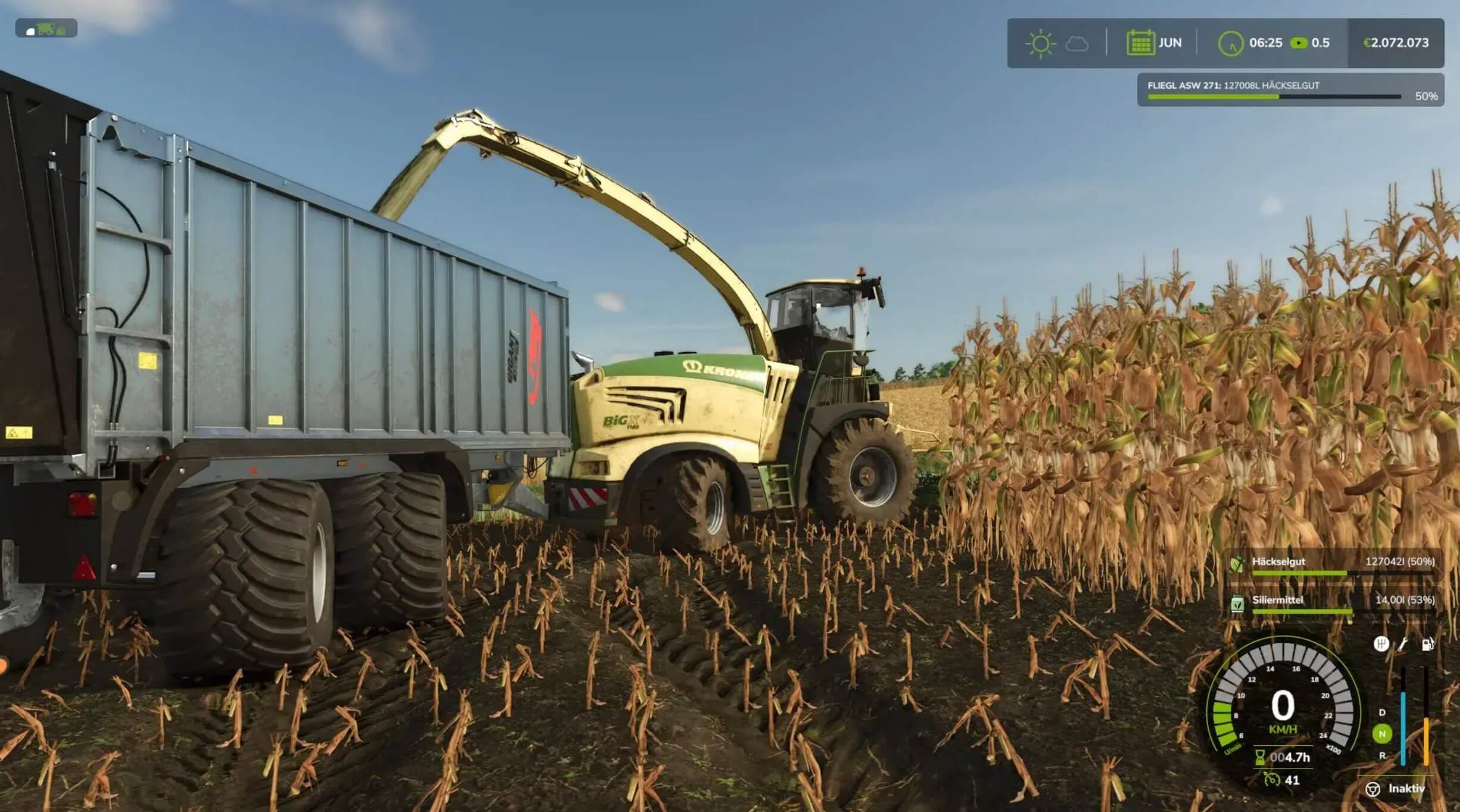The width and height of the screenshot is (1460, 812).
Task: Click the fuel pump icon
Action: 1427,644
